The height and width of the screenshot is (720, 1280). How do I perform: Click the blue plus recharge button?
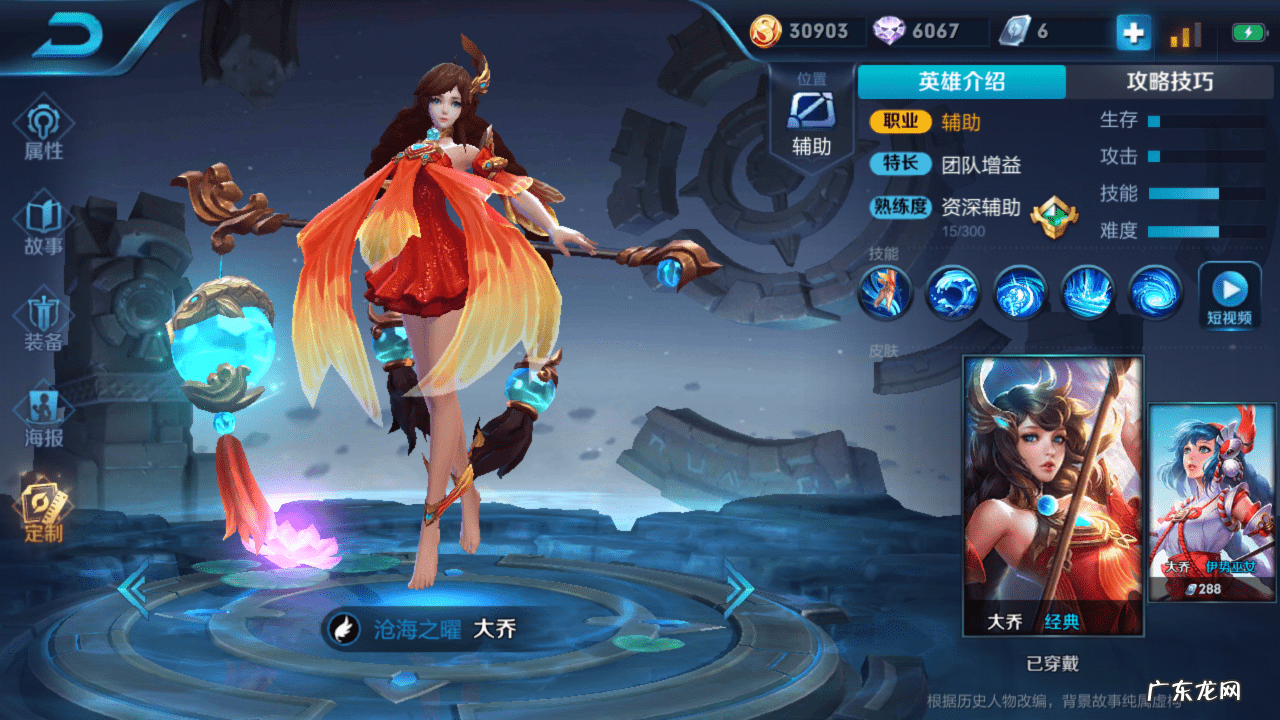1132,31
